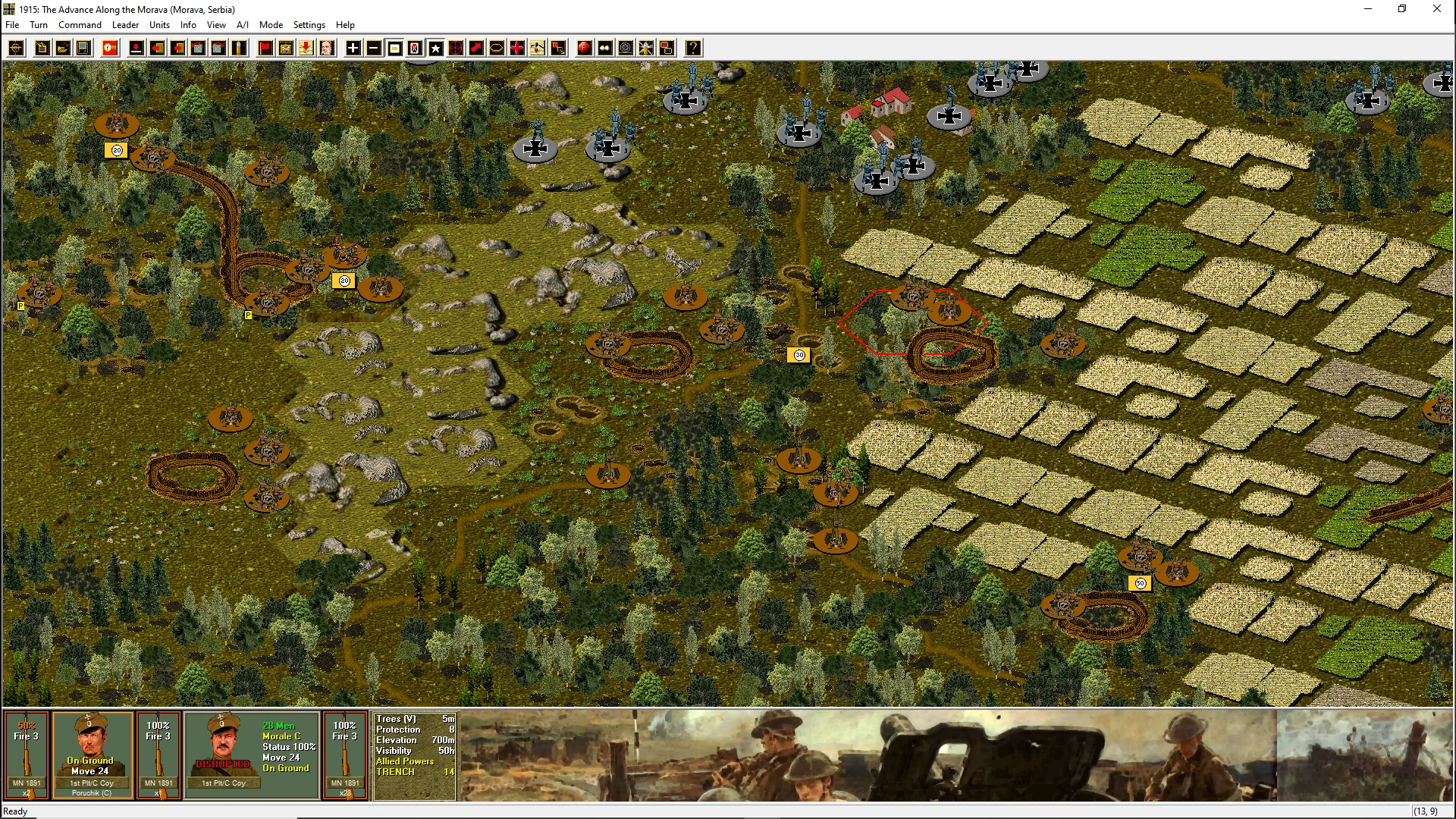Click the save floppy disk toolbar button
Viewport: 1456px width, 819px height.
click(83, 49)
